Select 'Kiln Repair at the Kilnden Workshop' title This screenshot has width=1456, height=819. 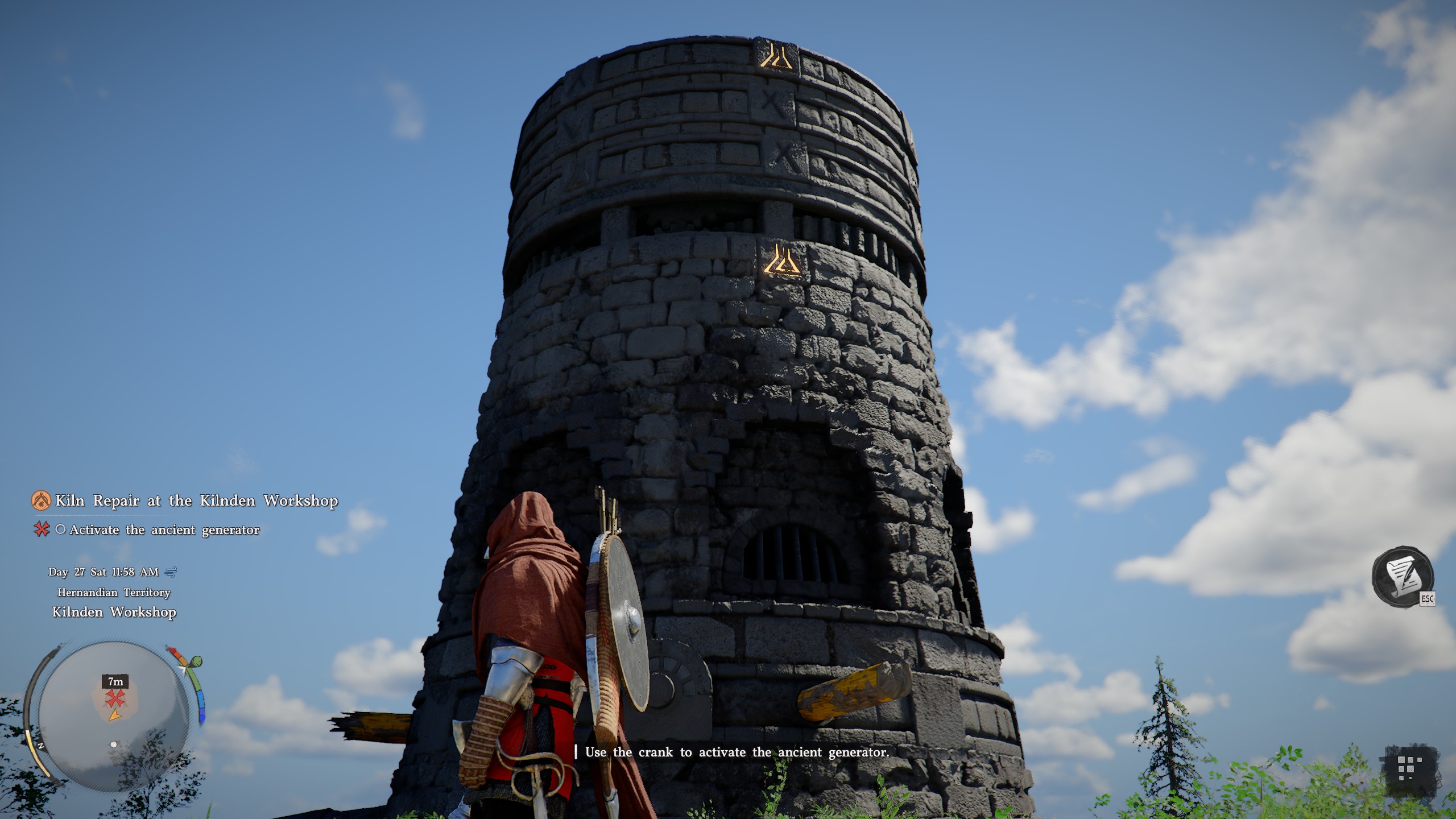[x=196, y=500]
